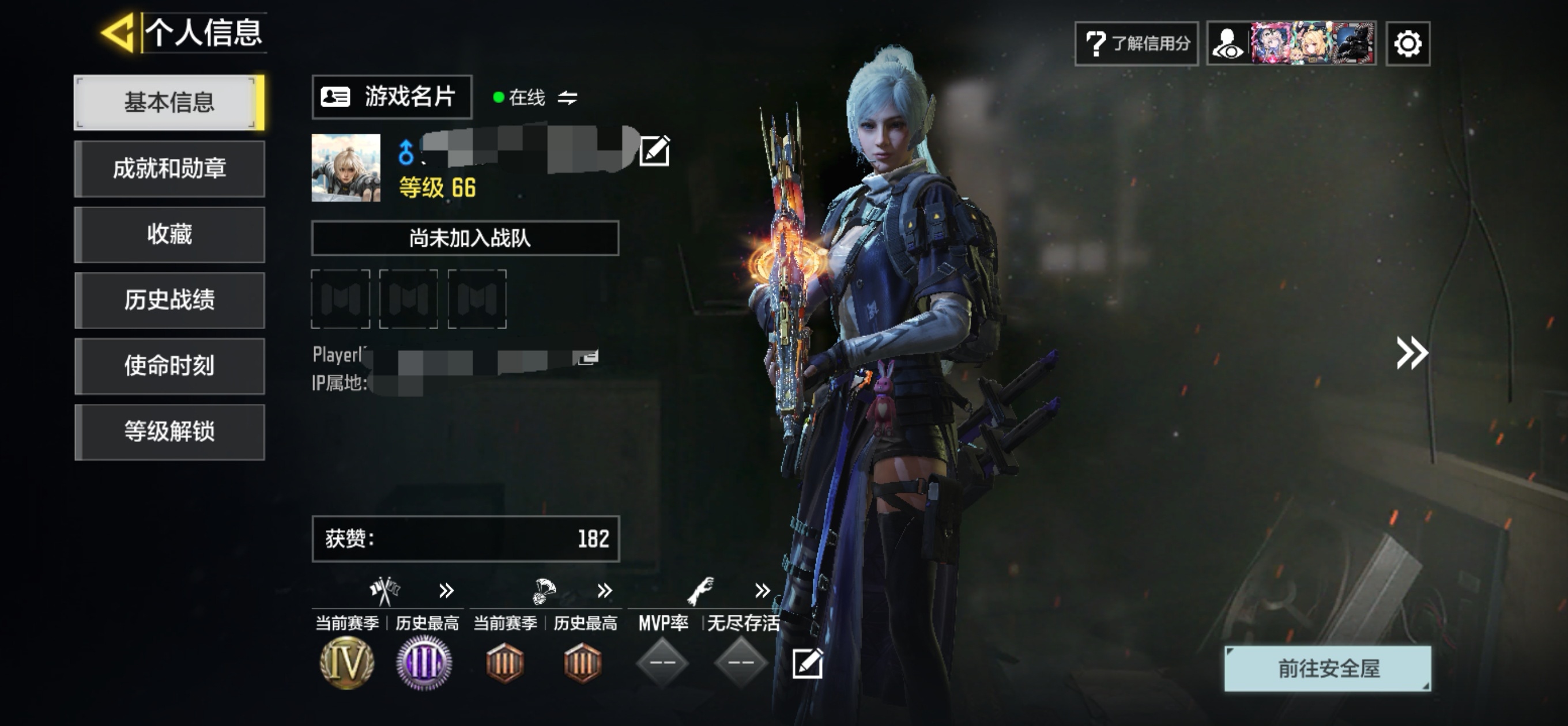This screenshot has width=1568, height=726.
Task: Click the 尚未加入战队 clan bar
Action: pos(465,238)
